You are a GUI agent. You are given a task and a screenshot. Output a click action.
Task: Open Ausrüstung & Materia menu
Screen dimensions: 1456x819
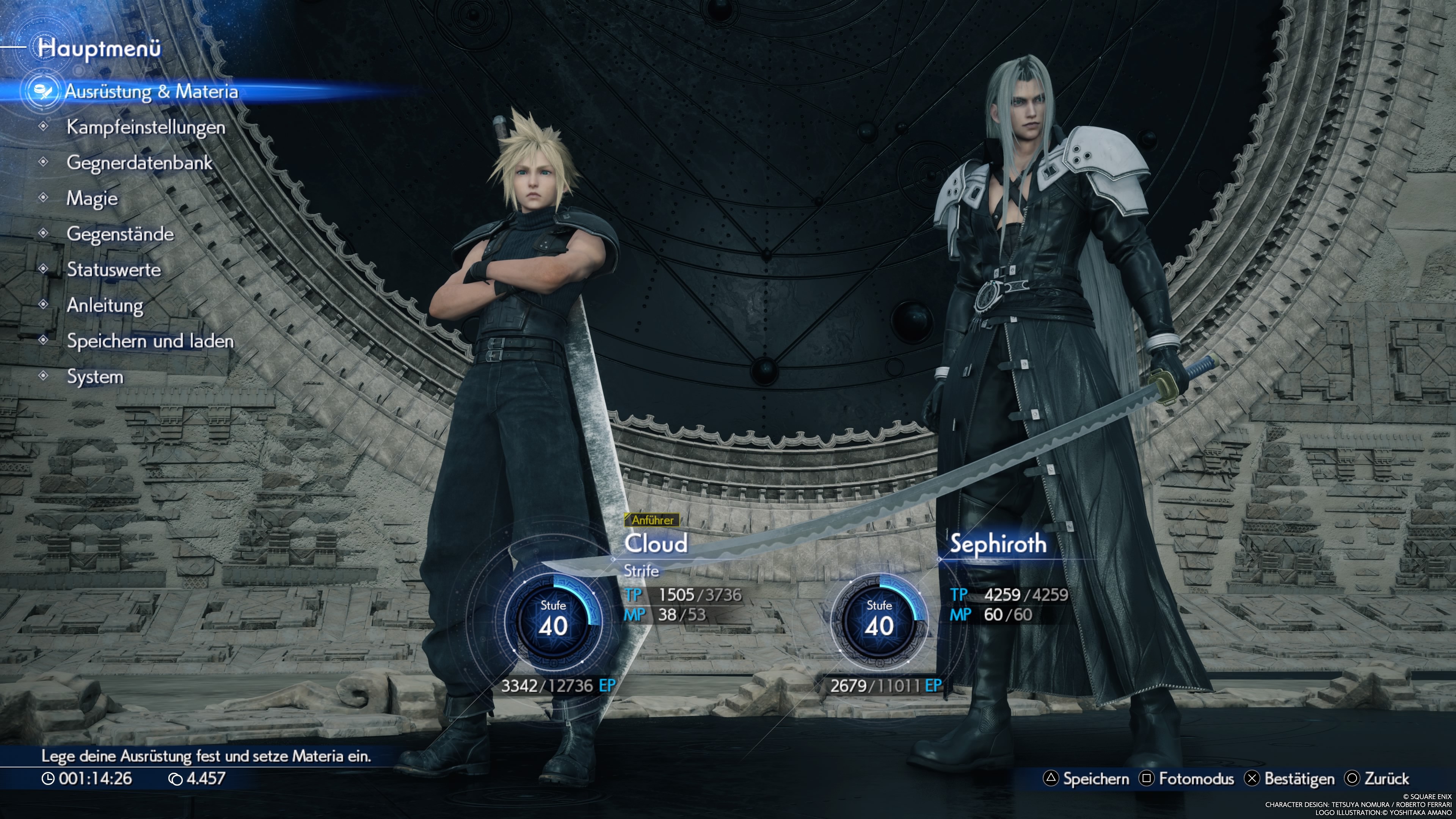151,91
